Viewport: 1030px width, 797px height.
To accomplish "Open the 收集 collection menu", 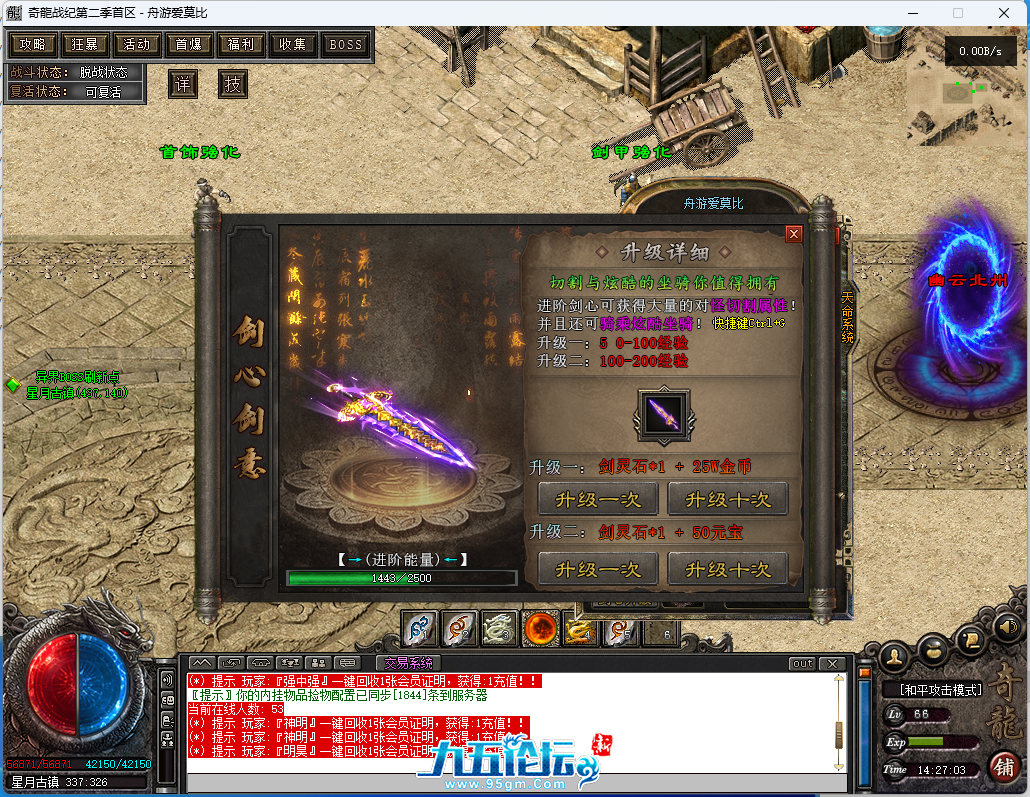I will pyautogui.click(x=293, y=45).
